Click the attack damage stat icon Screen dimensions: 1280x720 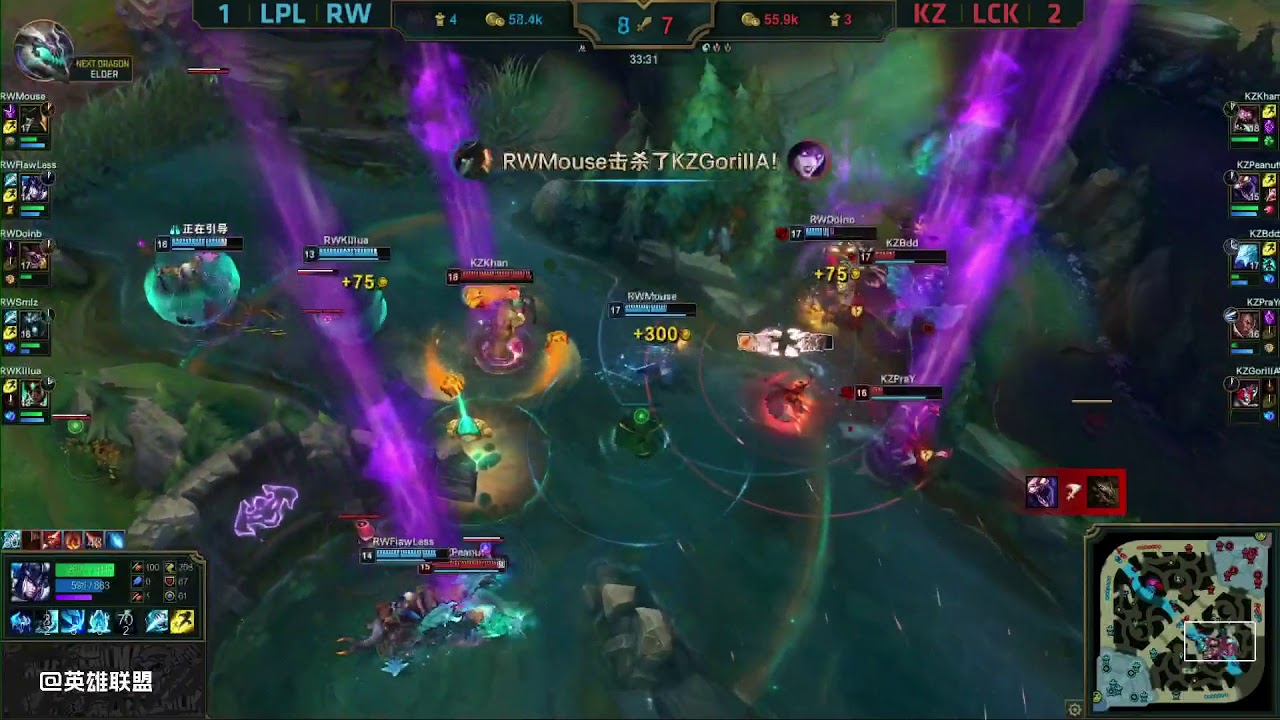pyautogui.click(x=136, y=567)
